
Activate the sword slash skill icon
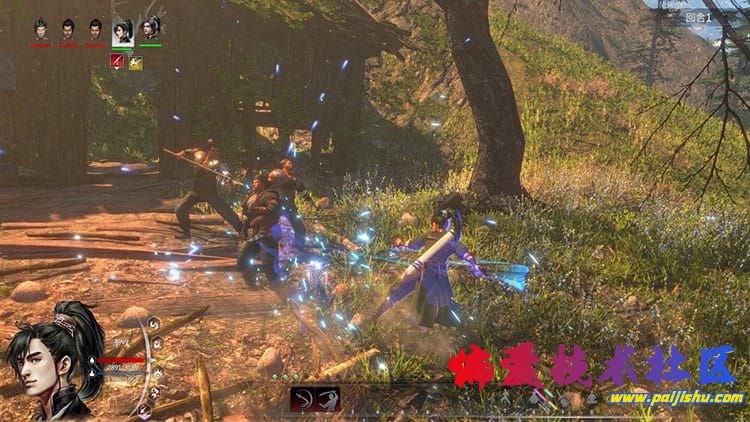(x=327, y=399)
